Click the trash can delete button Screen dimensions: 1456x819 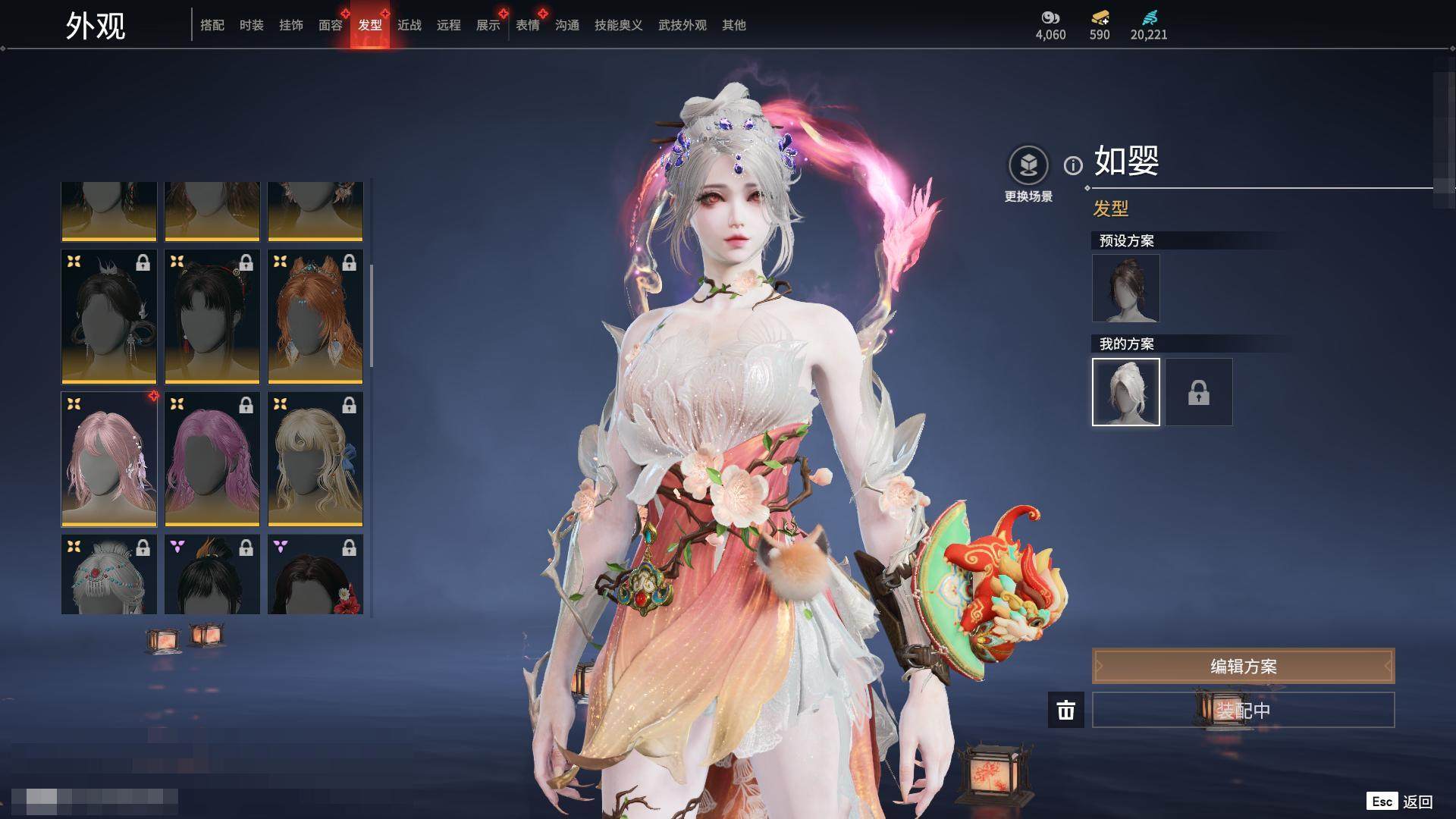pos(1066,711)
